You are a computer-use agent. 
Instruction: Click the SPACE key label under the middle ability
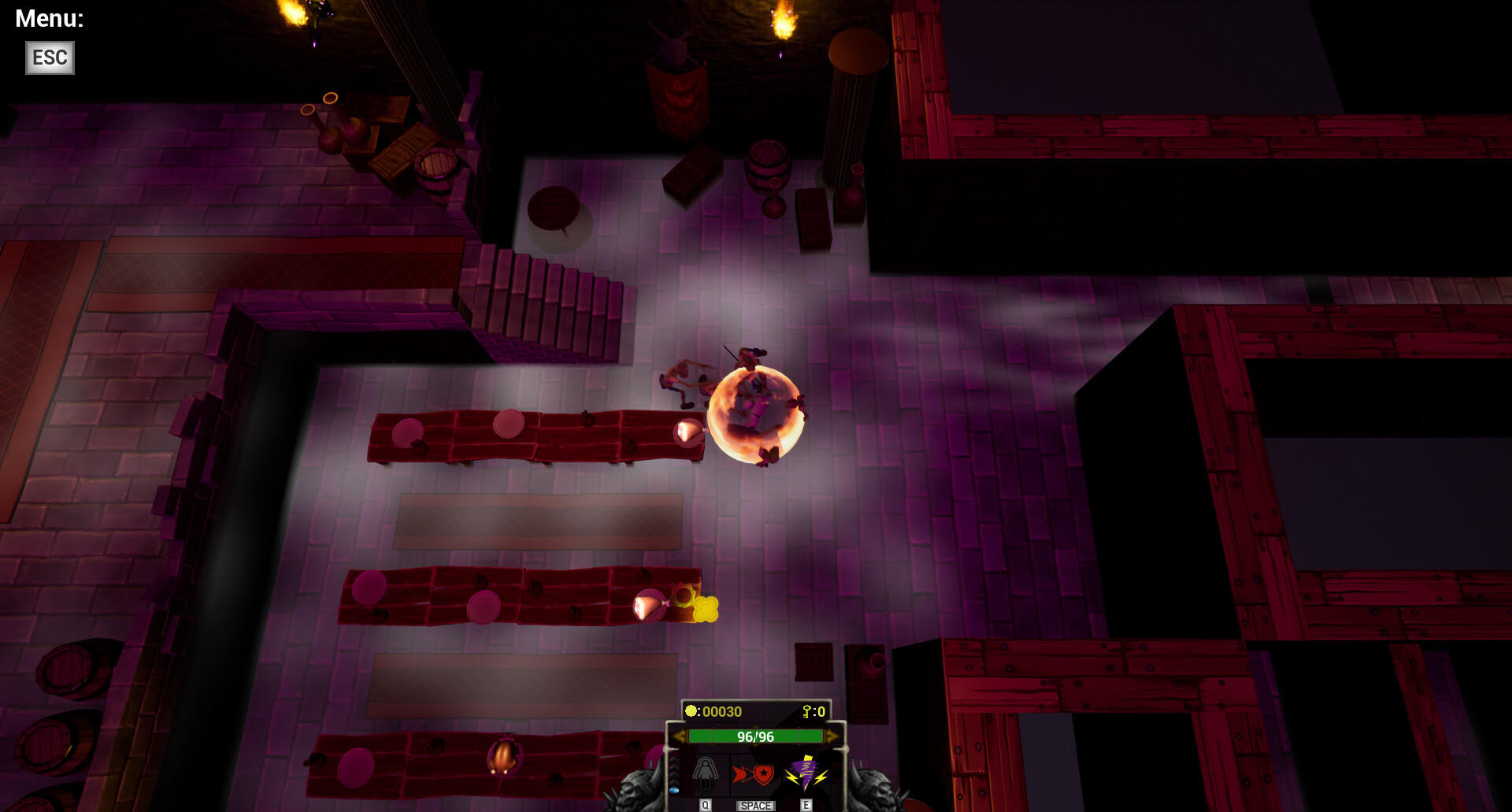click(755, 806)
